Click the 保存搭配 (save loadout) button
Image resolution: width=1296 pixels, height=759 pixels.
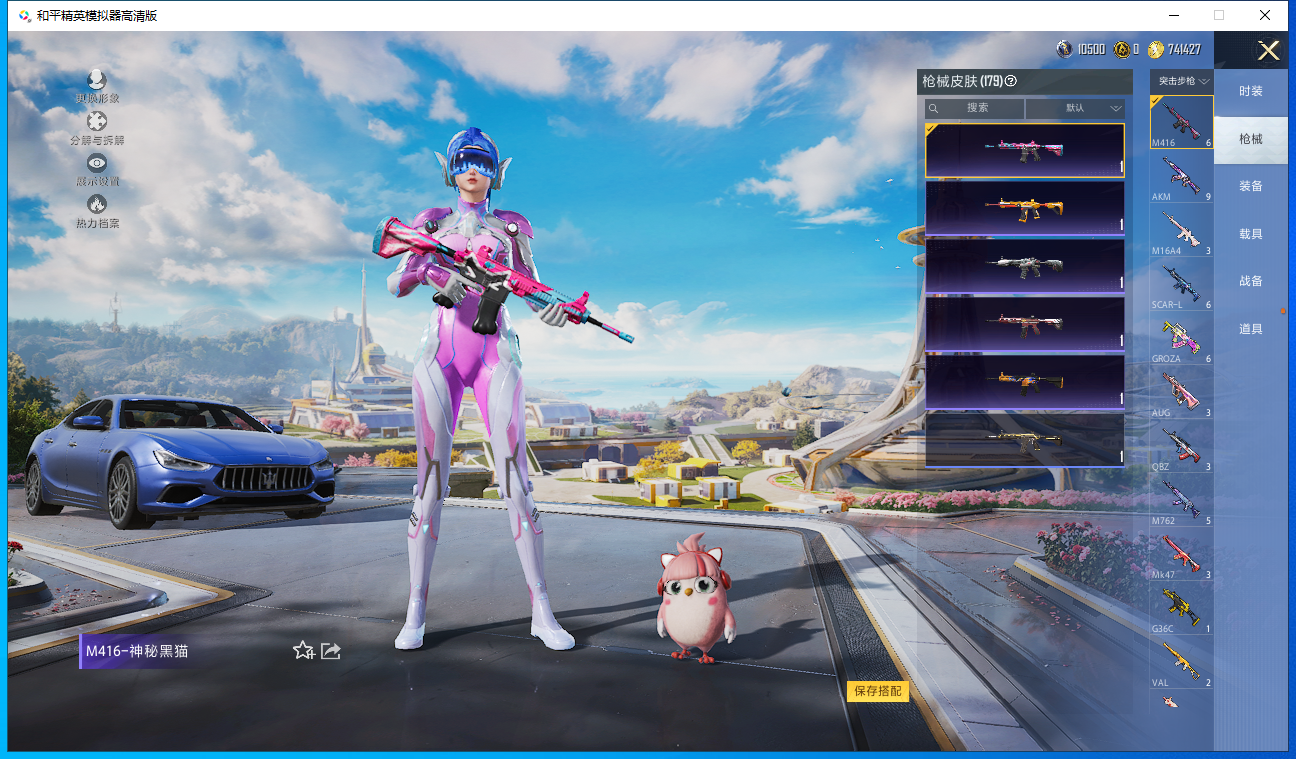[x=878, y=691]
